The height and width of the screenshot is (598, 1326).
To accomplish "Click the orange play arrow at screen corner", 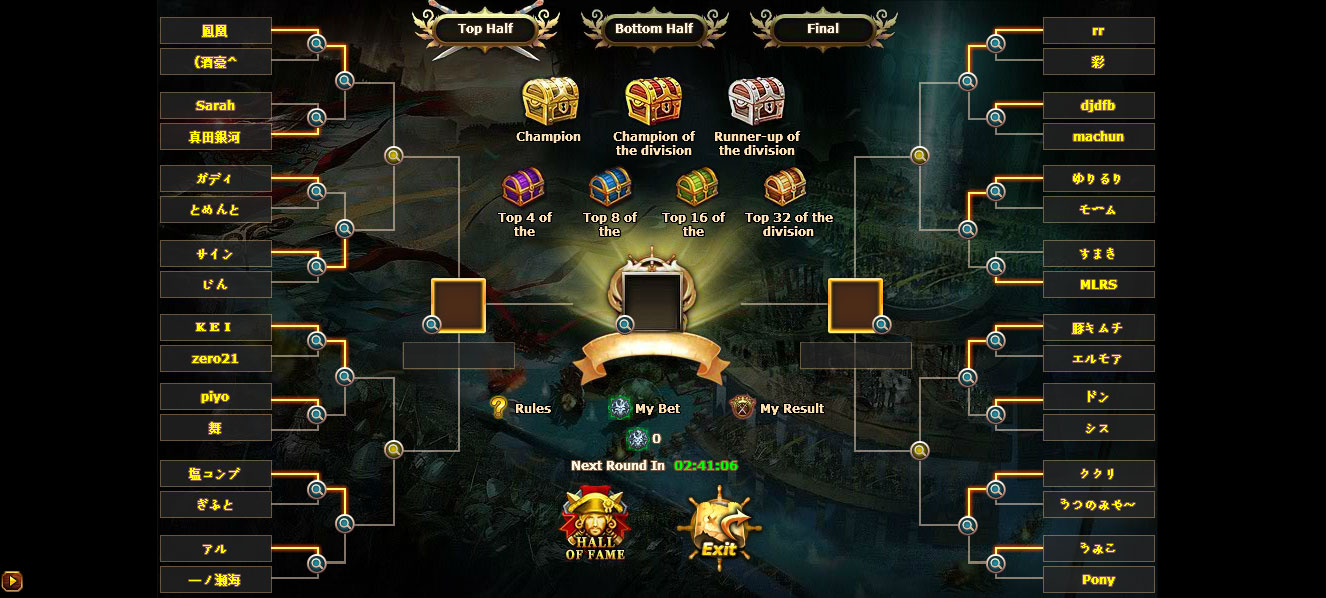I will (12, 580).
